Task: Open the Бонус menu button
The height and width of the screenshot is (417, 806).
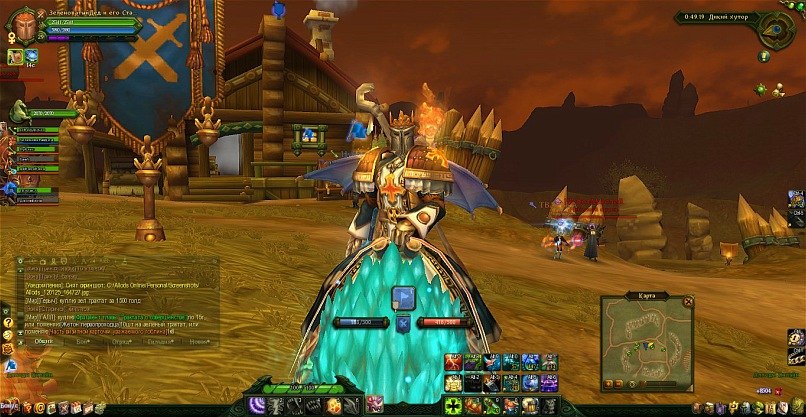Action: coord(9,406)
